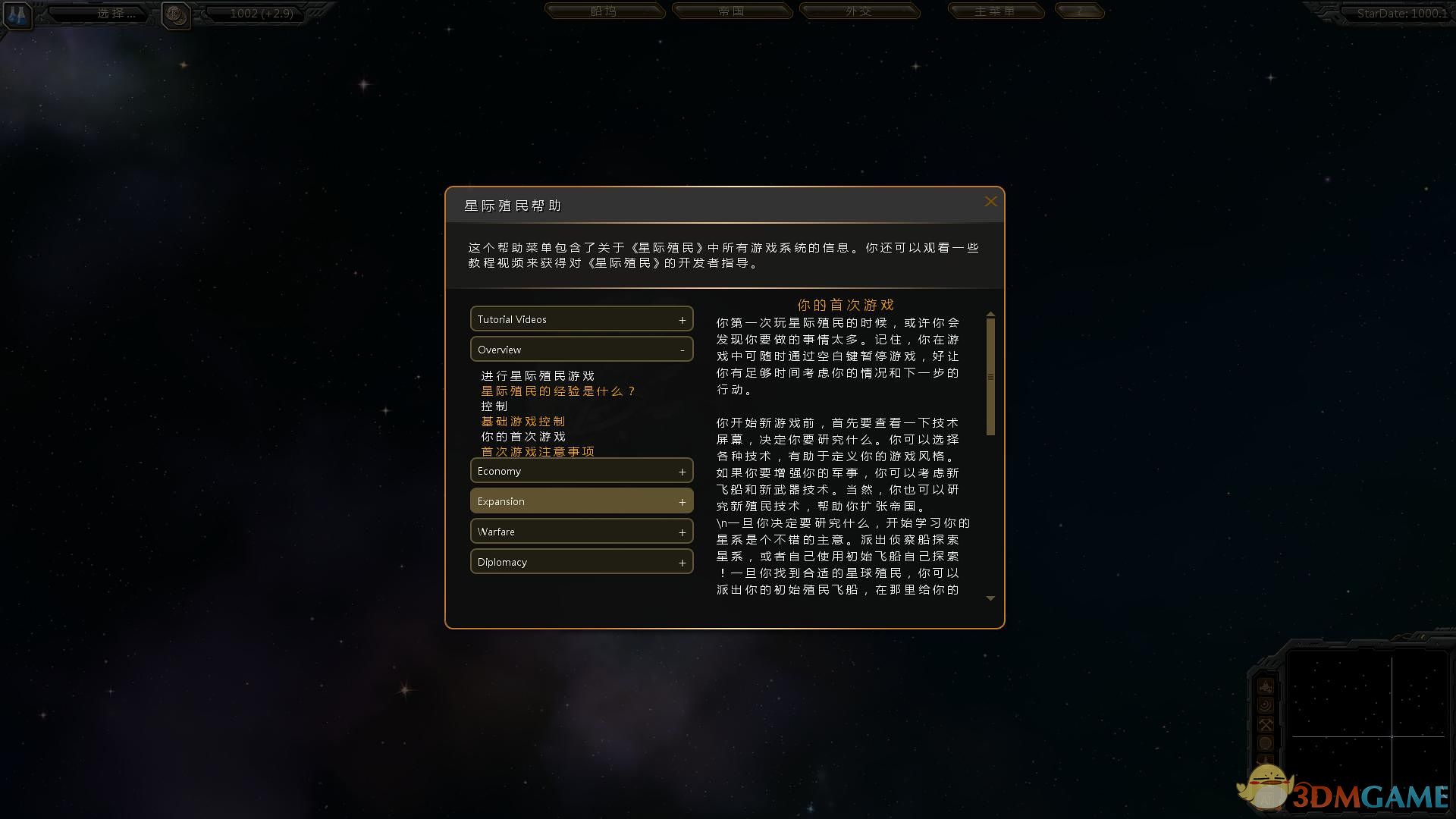Open the 基础游戏控制 help topic
The width and height of the screenshot is (1456, 819).
522,422
